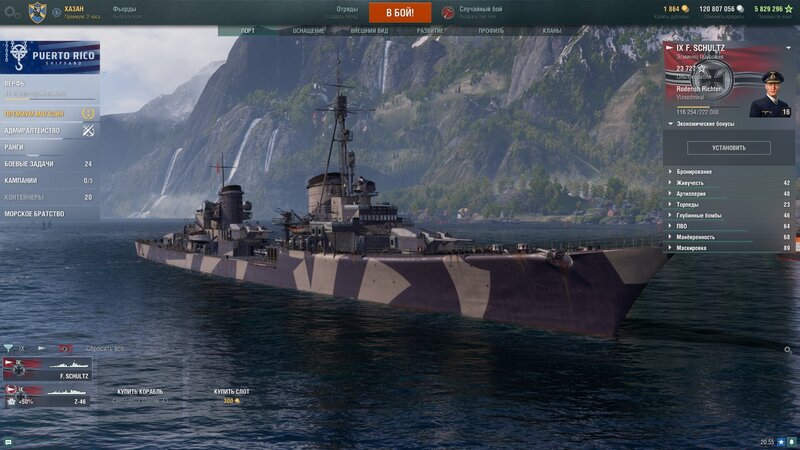
Task: Open the Профиль tab
Action: tap(491, 30)
